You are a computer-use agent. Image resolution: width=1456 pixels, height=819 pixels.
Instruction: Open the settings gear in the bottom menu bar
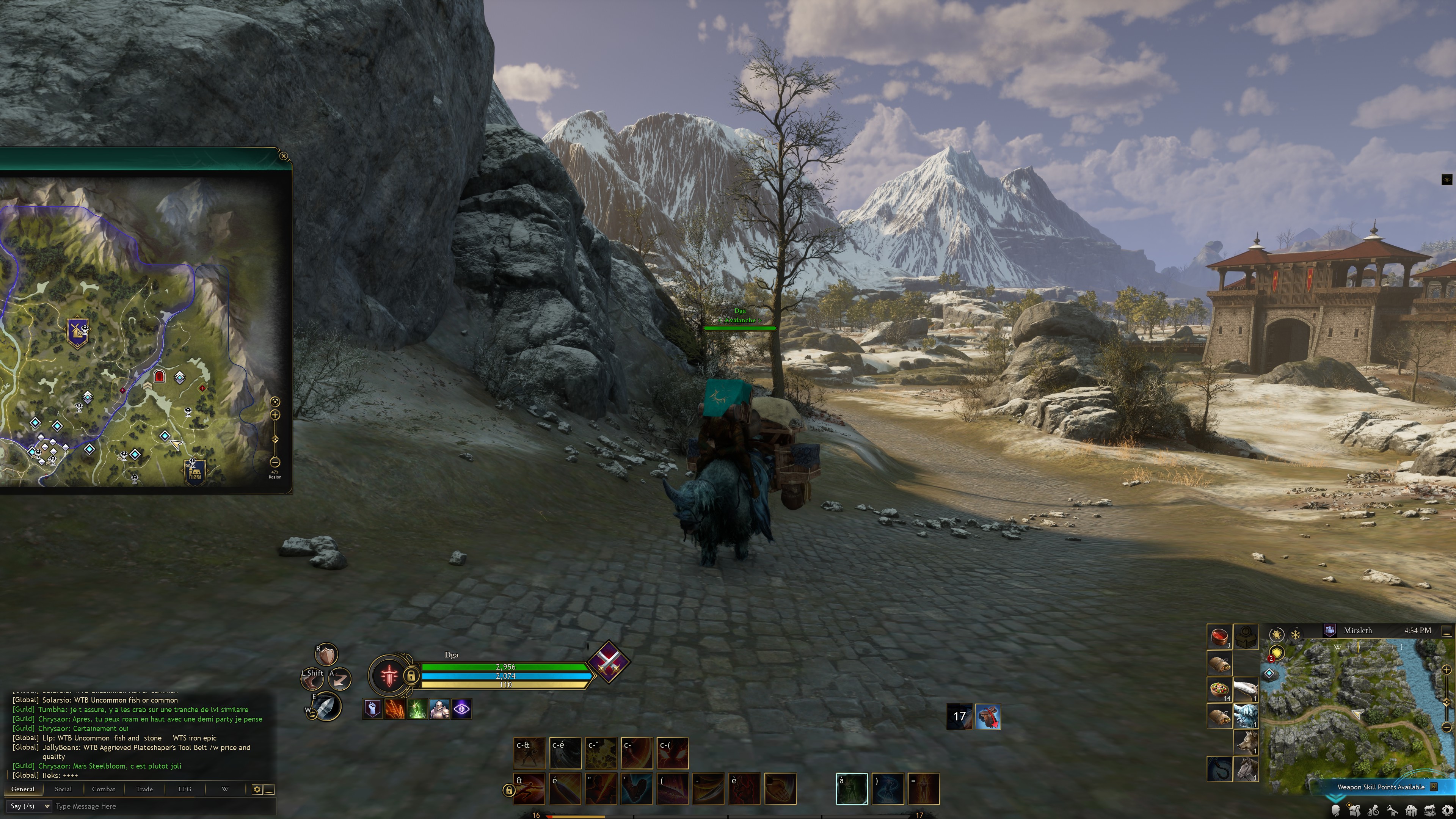[x=1448, y=811]
